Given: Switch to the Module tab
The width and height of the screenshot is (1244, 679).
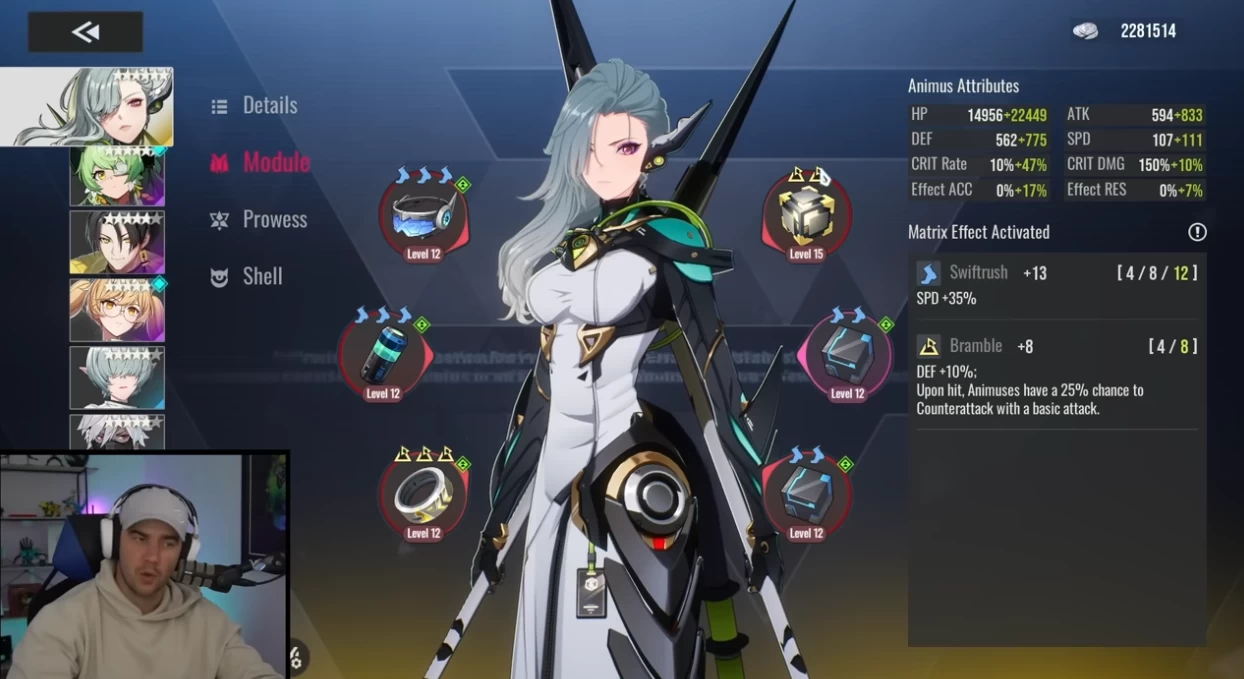Looking at the screenshot, I should click(x=275, y=162).
